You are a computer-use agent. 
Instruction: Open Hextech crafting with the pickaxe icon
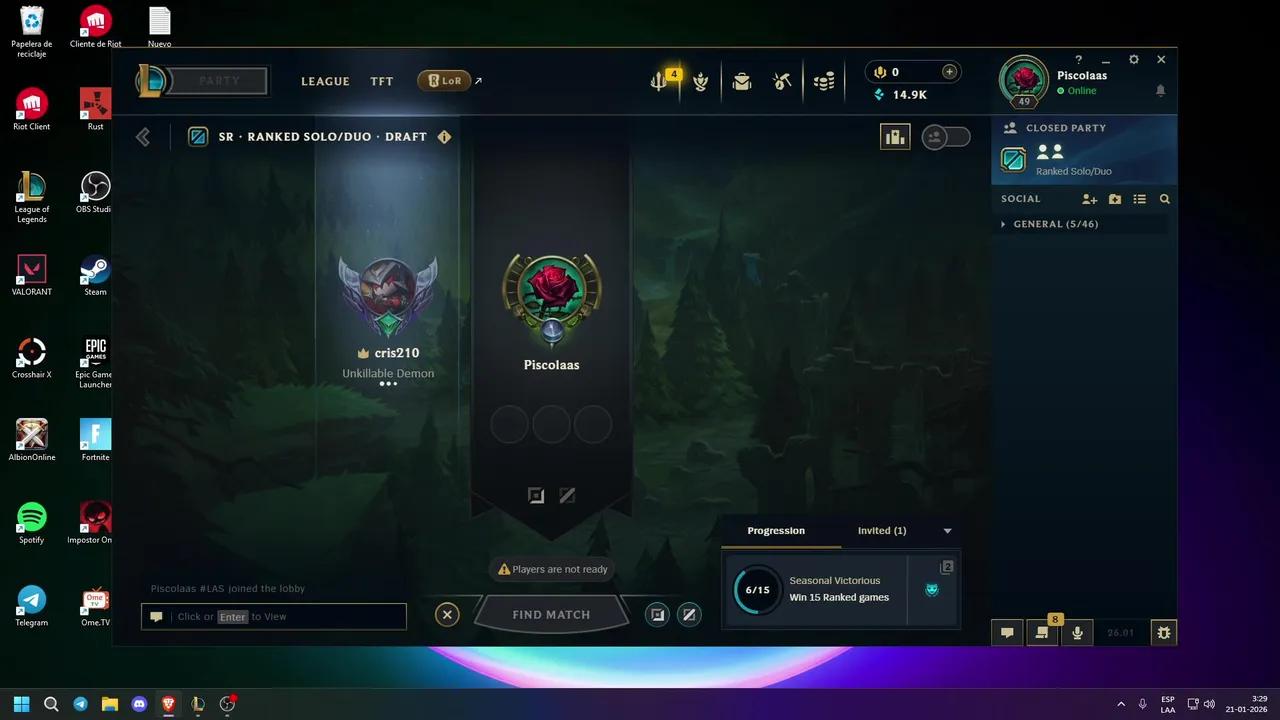coord(782,81)
